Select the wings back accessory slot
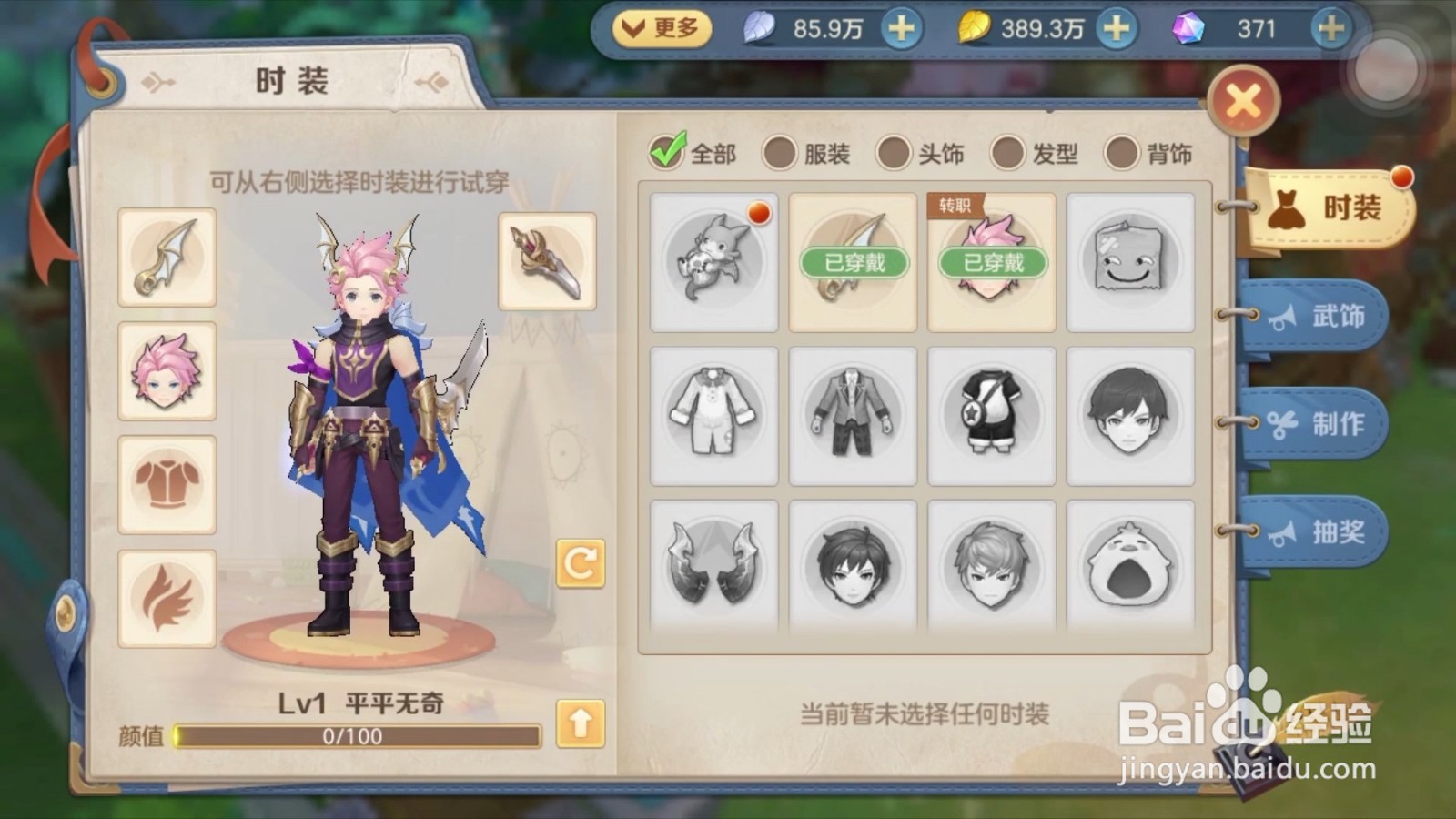The height and width of the screenshot is (819, 1456). pos(167,595)
